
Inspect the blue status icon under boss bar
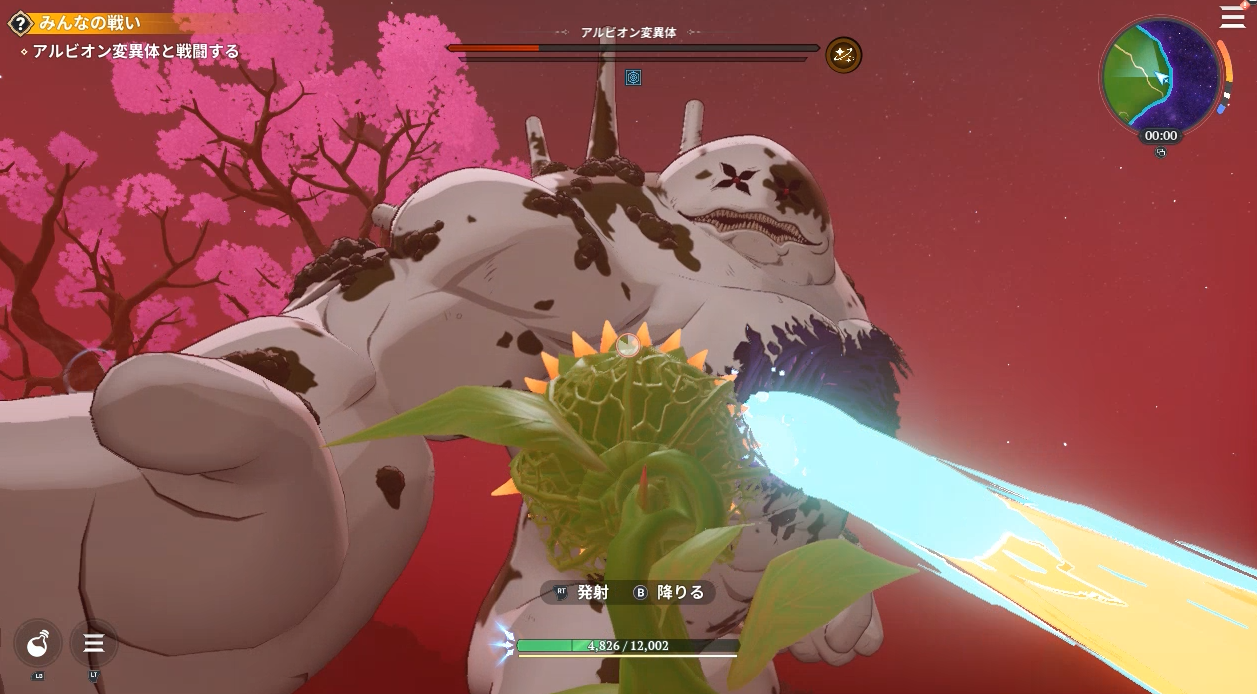point(633,77)
